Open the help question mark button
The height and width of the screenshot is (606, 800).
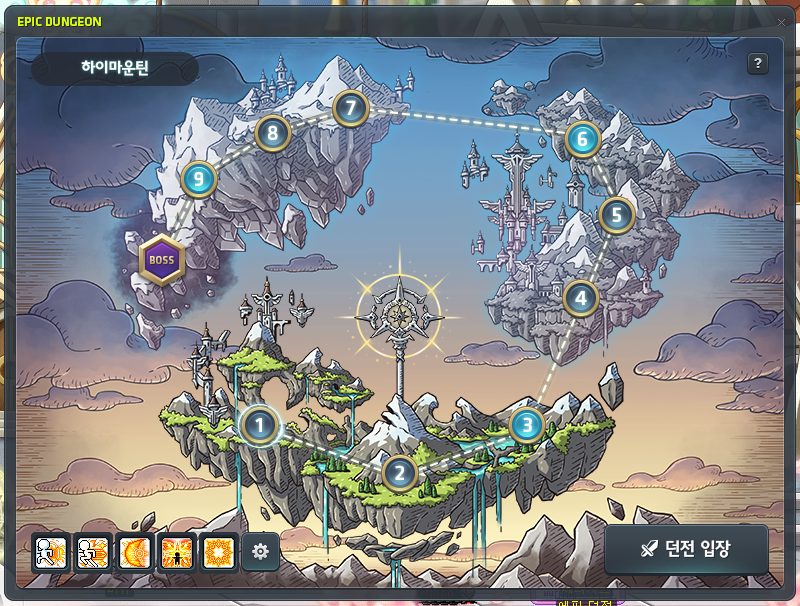pyautogui.click(x=758, y=63)
